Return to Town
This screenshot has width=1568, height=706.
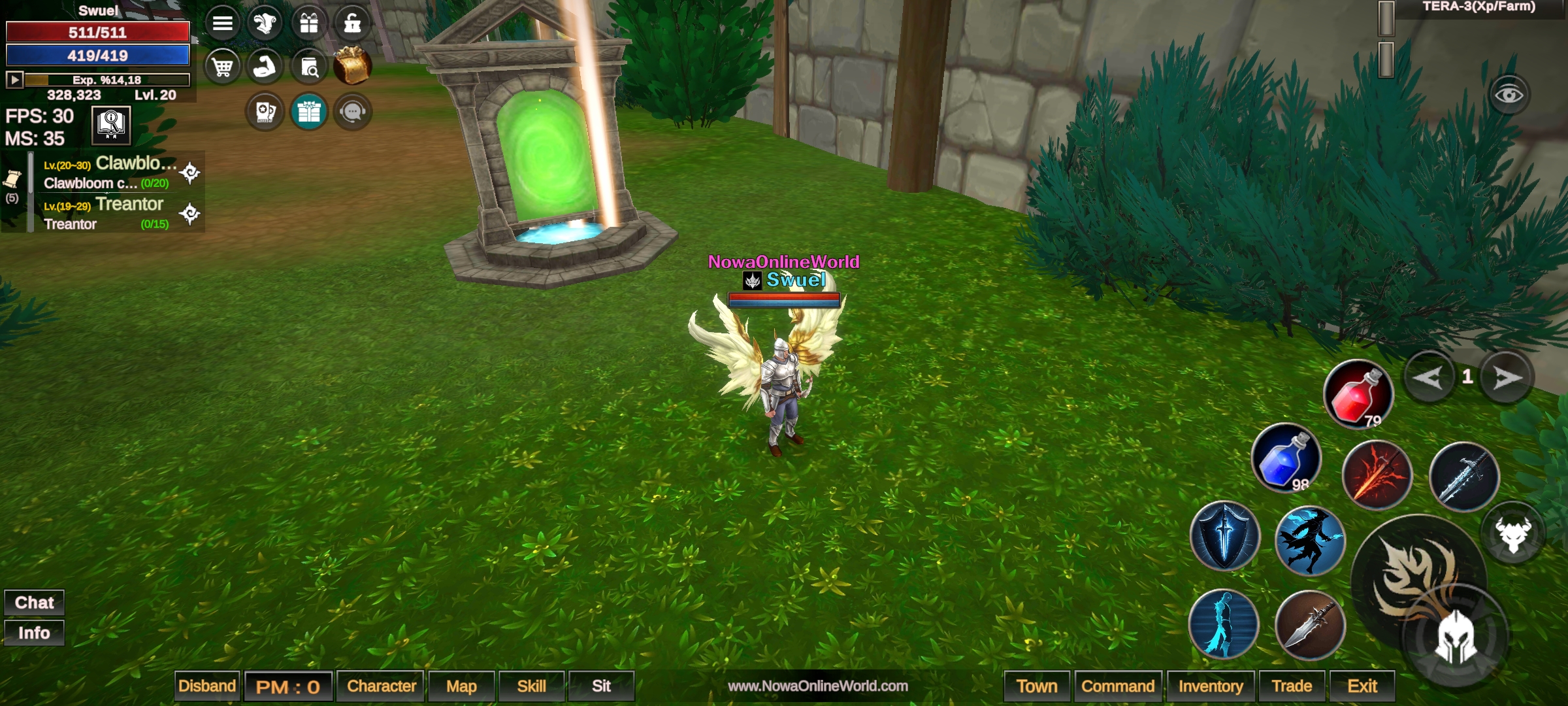click(1036, 686)
